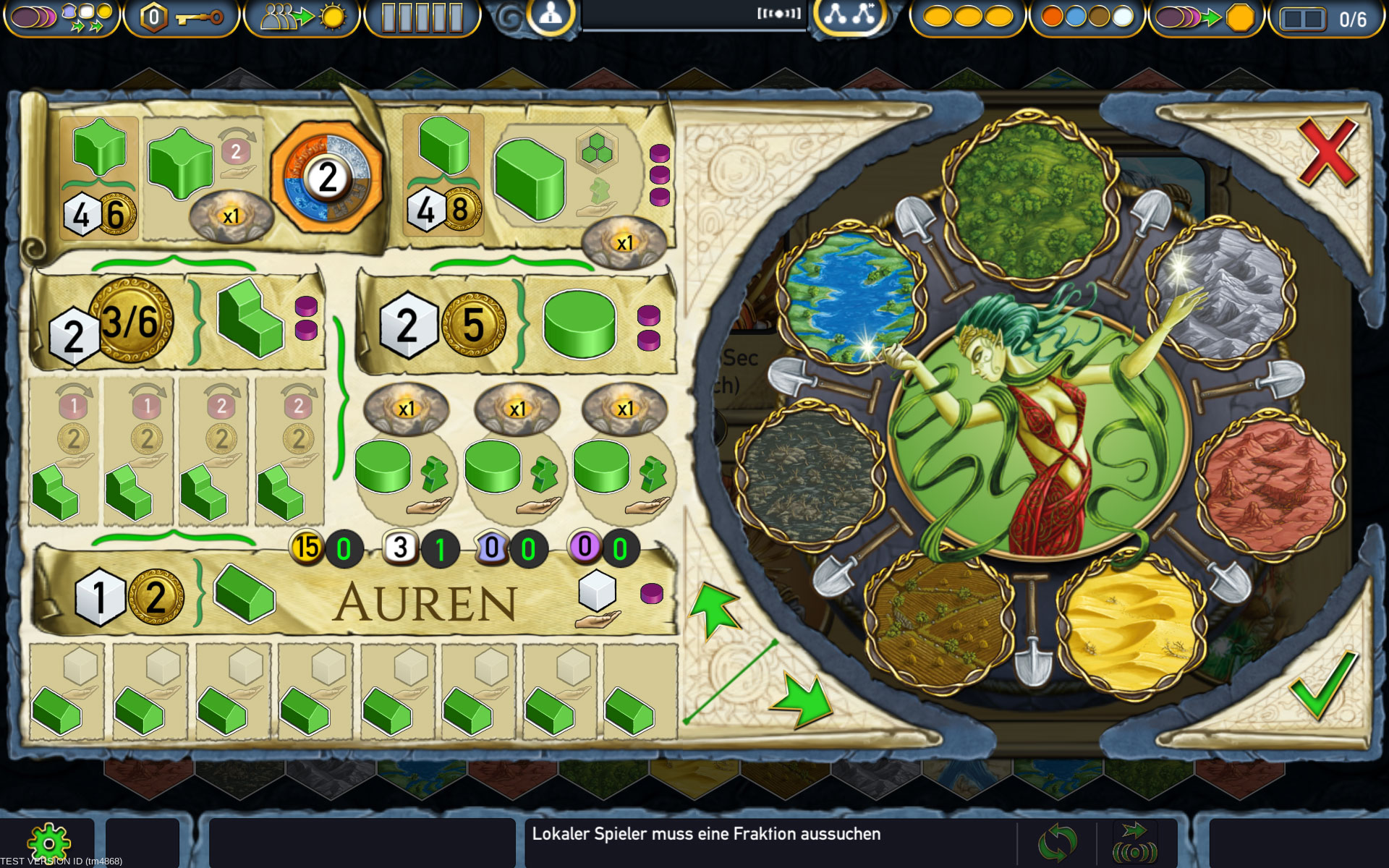Close the faction panel with the red X
This screenshot has height=868, width=1389.
pos(1328,152)
